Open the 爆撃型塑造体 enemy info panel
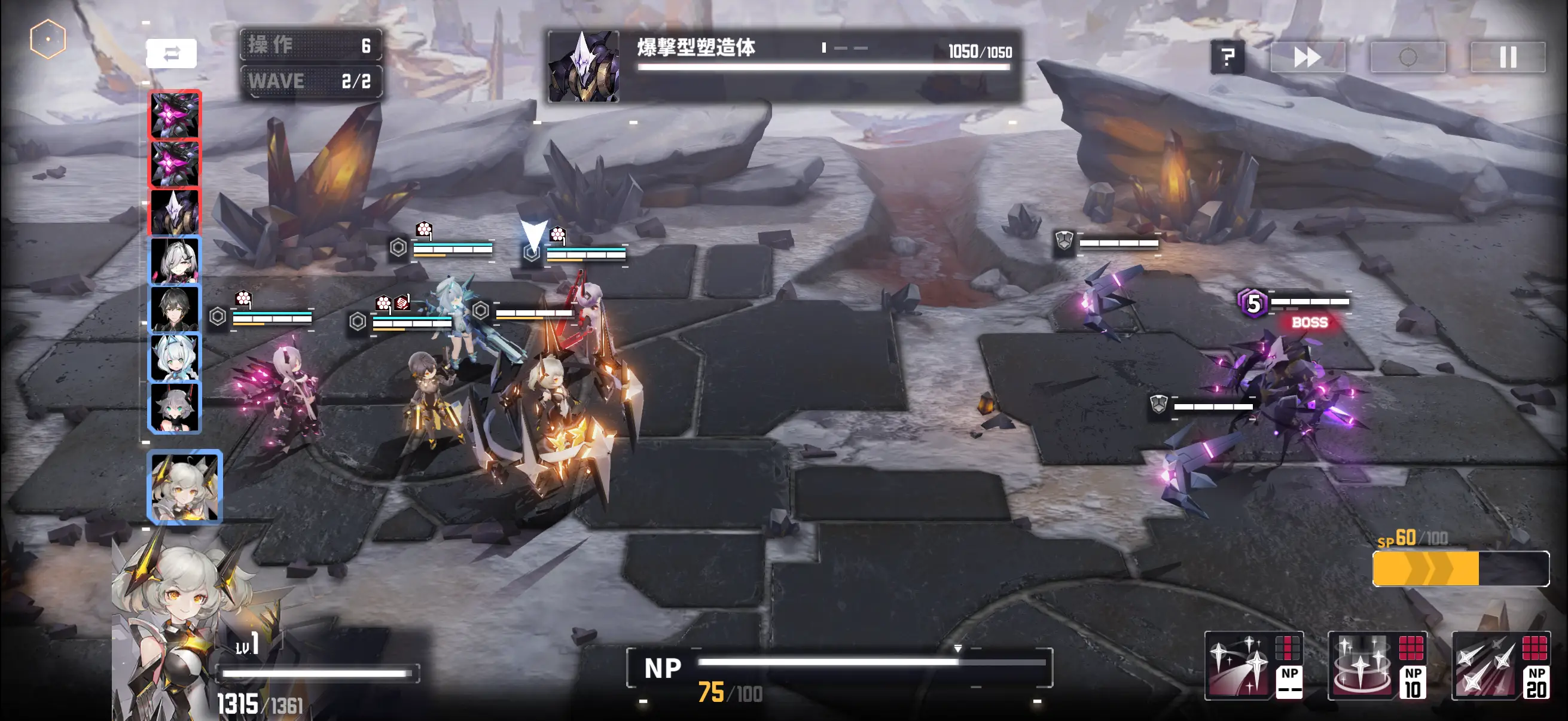The image size is (1568, 721). coord(784,66)
